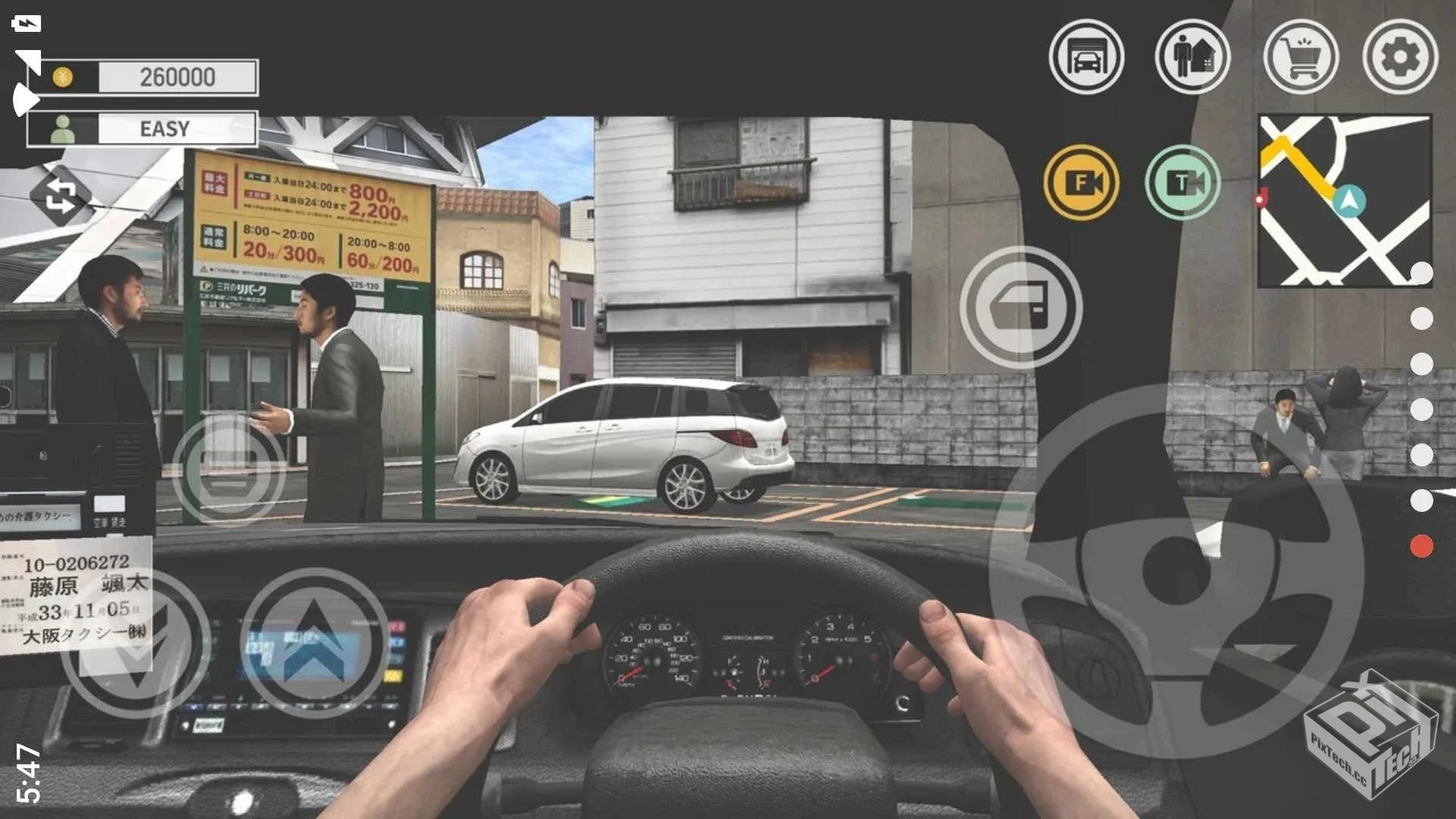Viewport: 1456px width, 819px height.
Task: Select the driver home/character icon
Action: click(x=1193, y=58)
